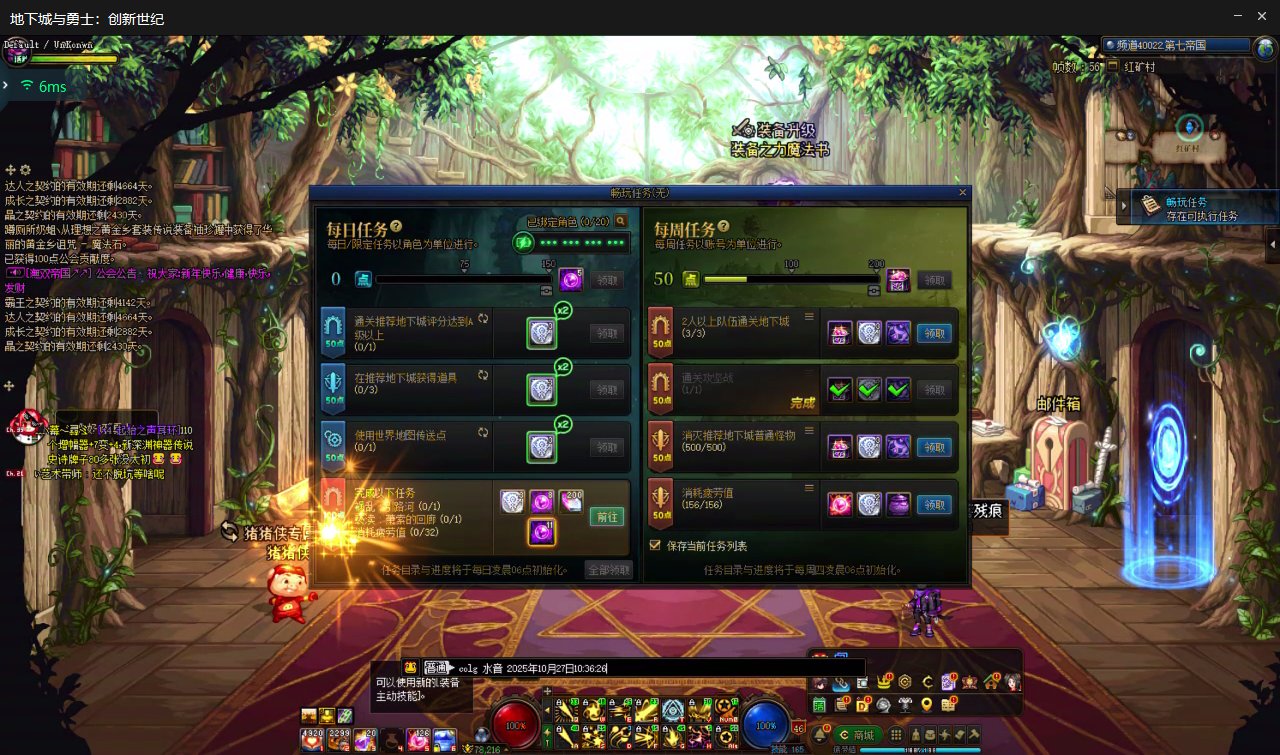The image size is (1280, 755).
Task: Click the weekly 200-point chest reward icon
Action: click(898, 280)
